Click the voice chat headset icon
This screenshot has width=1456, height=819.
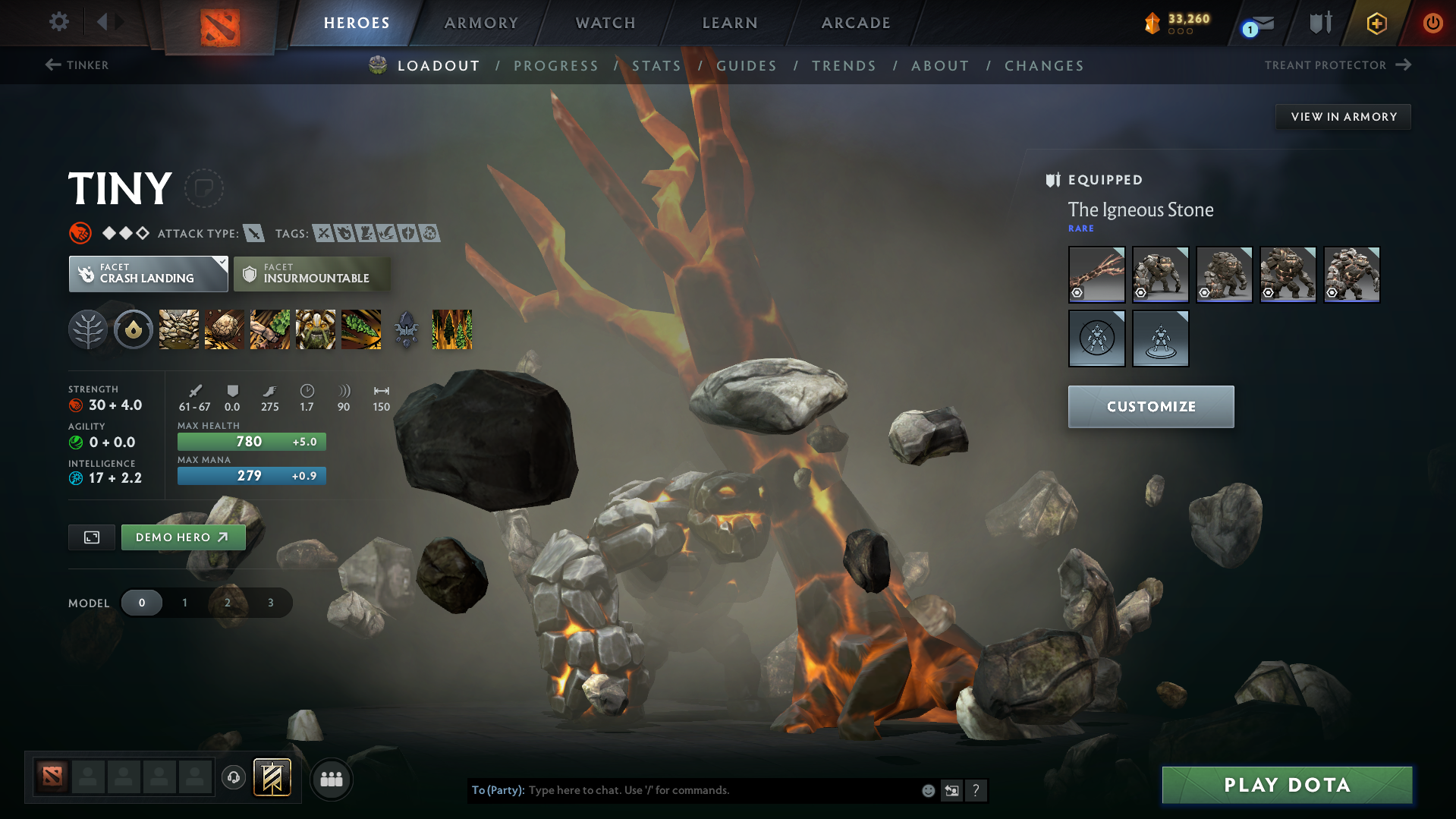pyautogui.click(x=233, y=778)
